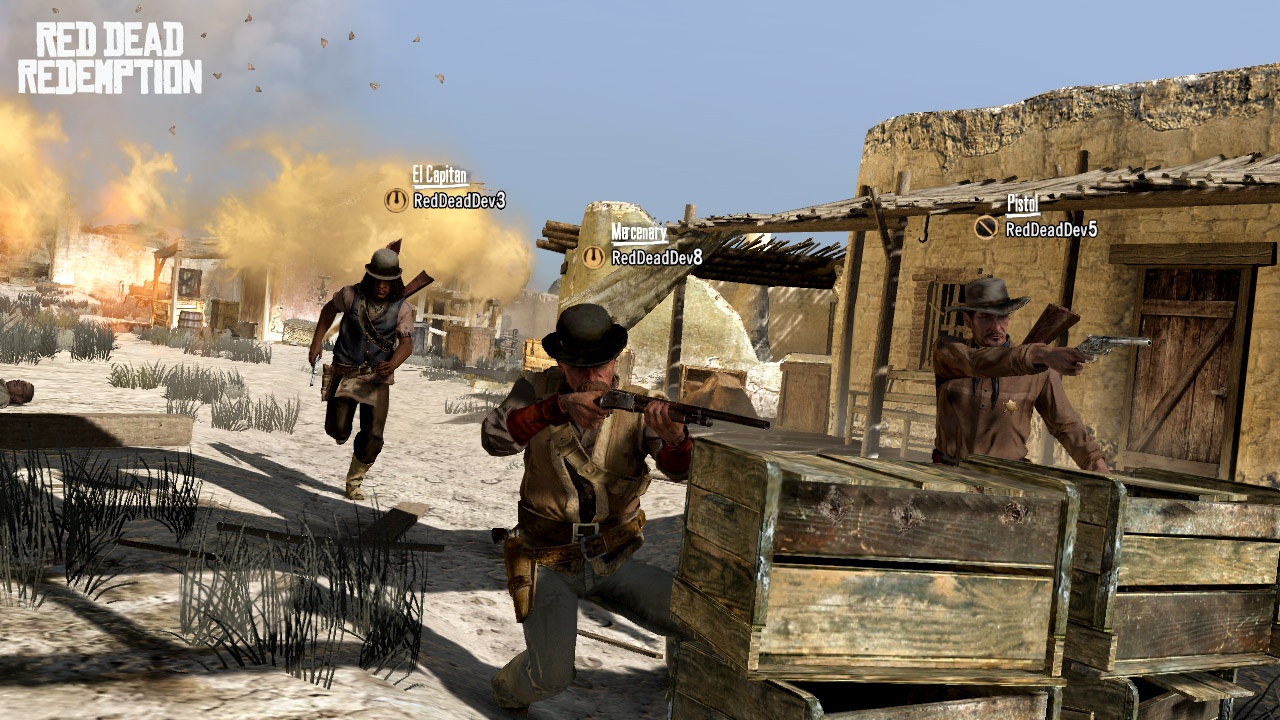Click the Red Dead Redemption logo

click(x=110, y=58)
